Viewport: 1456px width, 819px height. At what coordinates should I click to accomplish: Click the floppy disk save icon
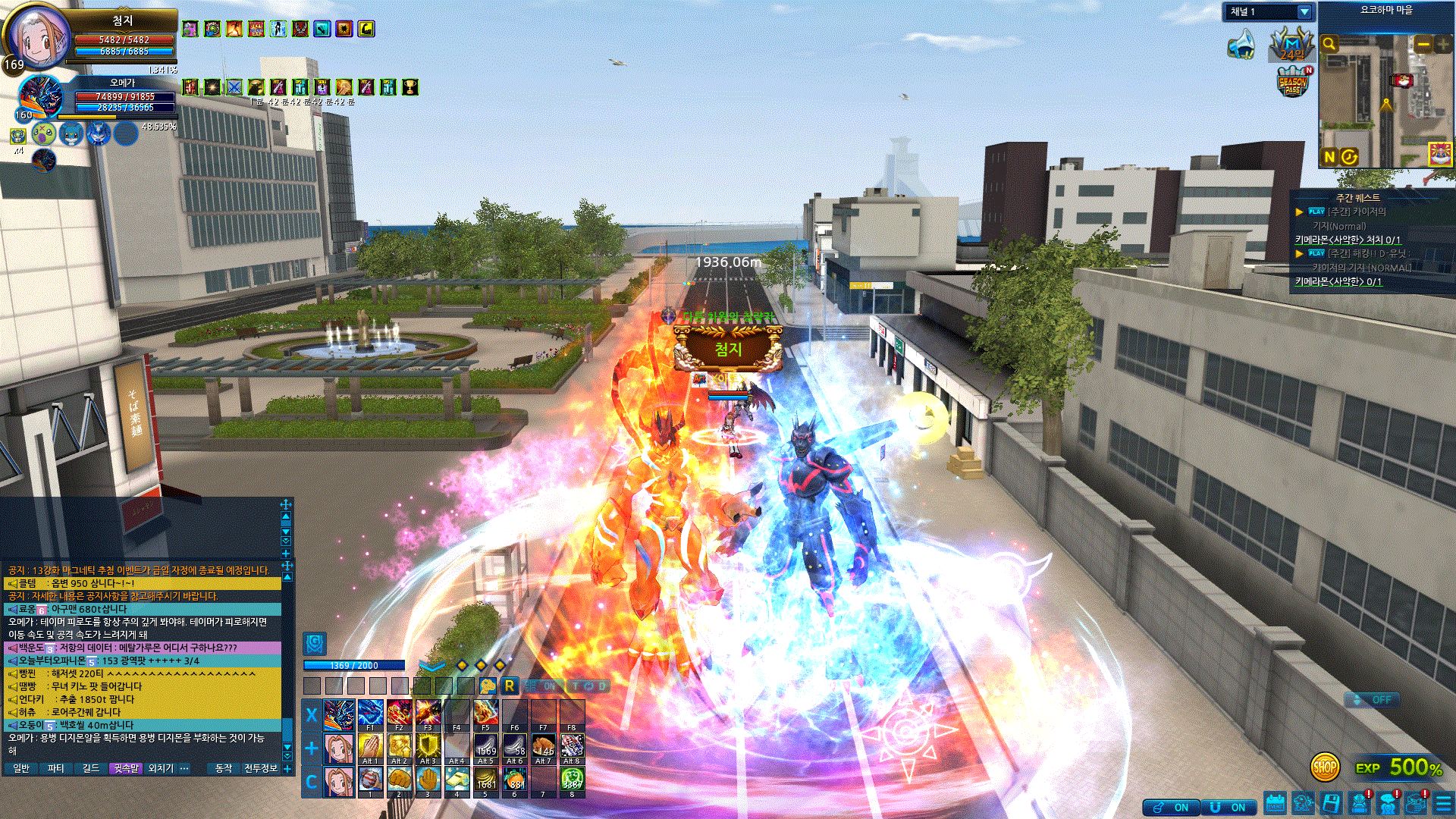1331,804
